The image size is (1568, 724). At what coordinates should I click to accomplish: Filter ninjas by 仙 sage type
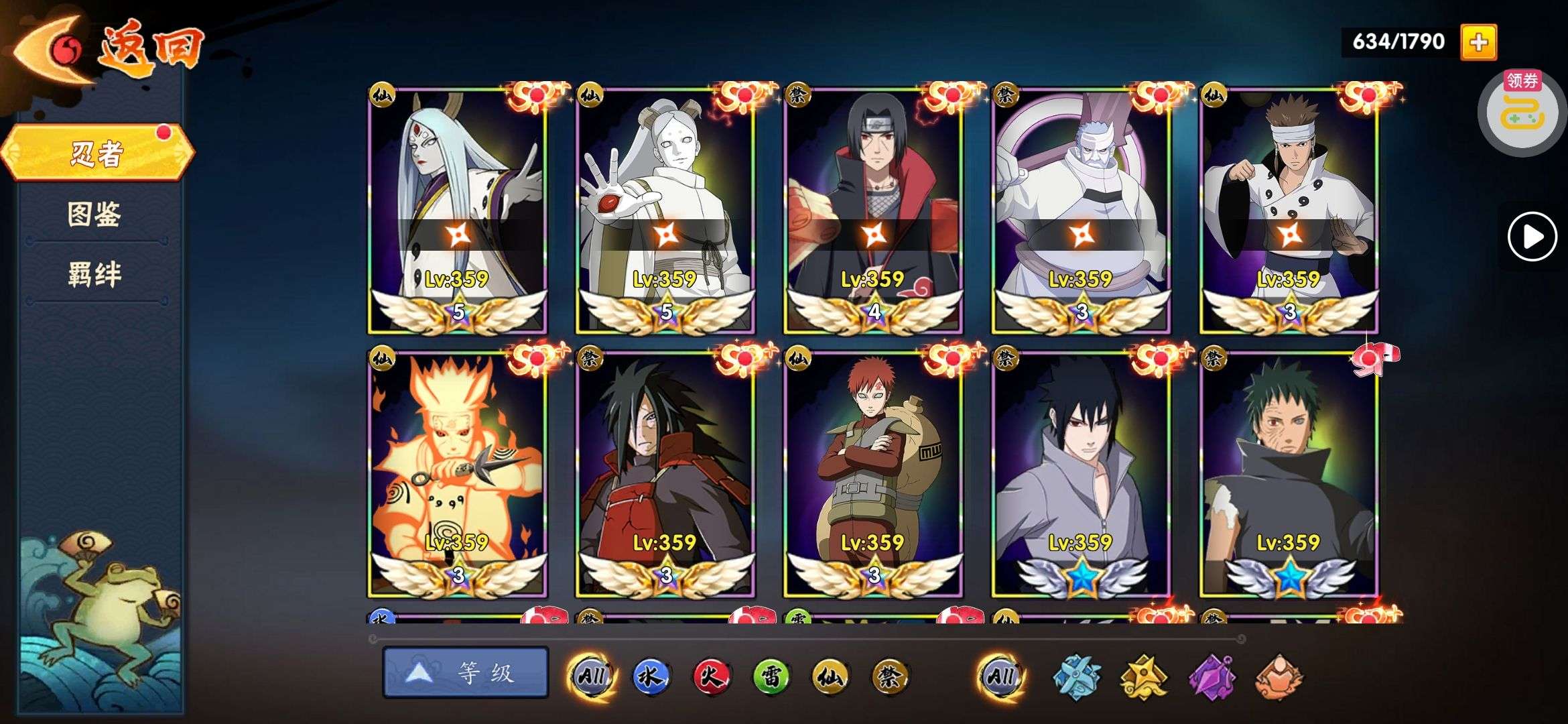[831, 676]
